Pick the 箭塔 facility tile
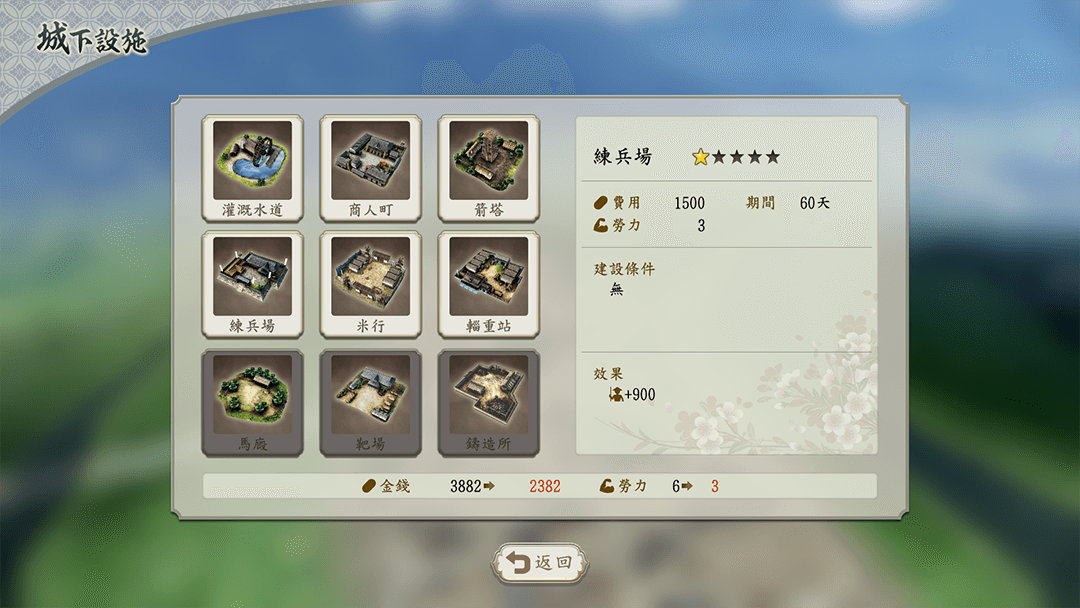This screenshot has width=1080, height=608. pos(488,167)
